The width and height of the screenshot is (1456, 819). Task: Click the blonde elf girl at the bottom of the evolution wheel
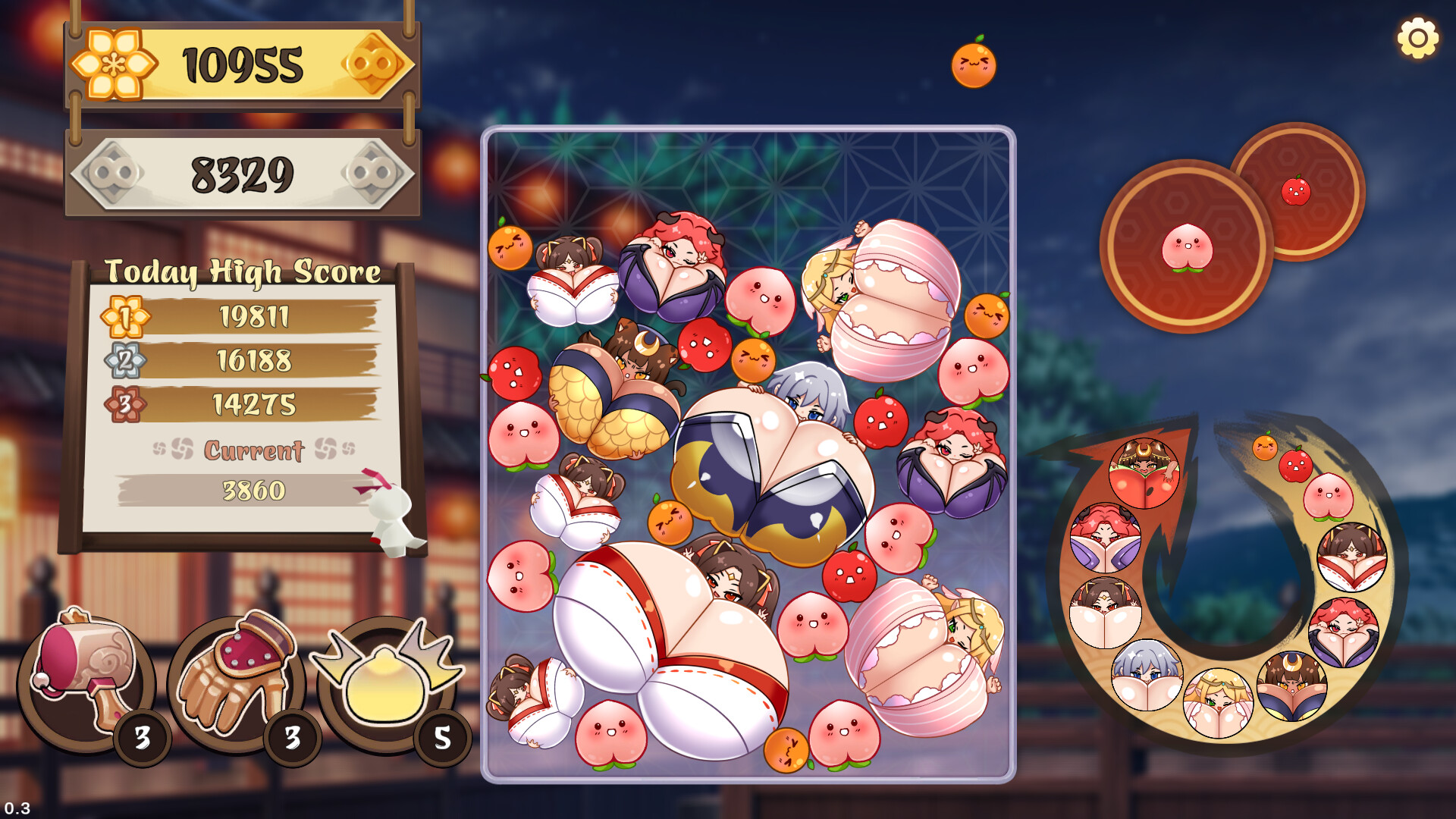[x=1219, y=701]
